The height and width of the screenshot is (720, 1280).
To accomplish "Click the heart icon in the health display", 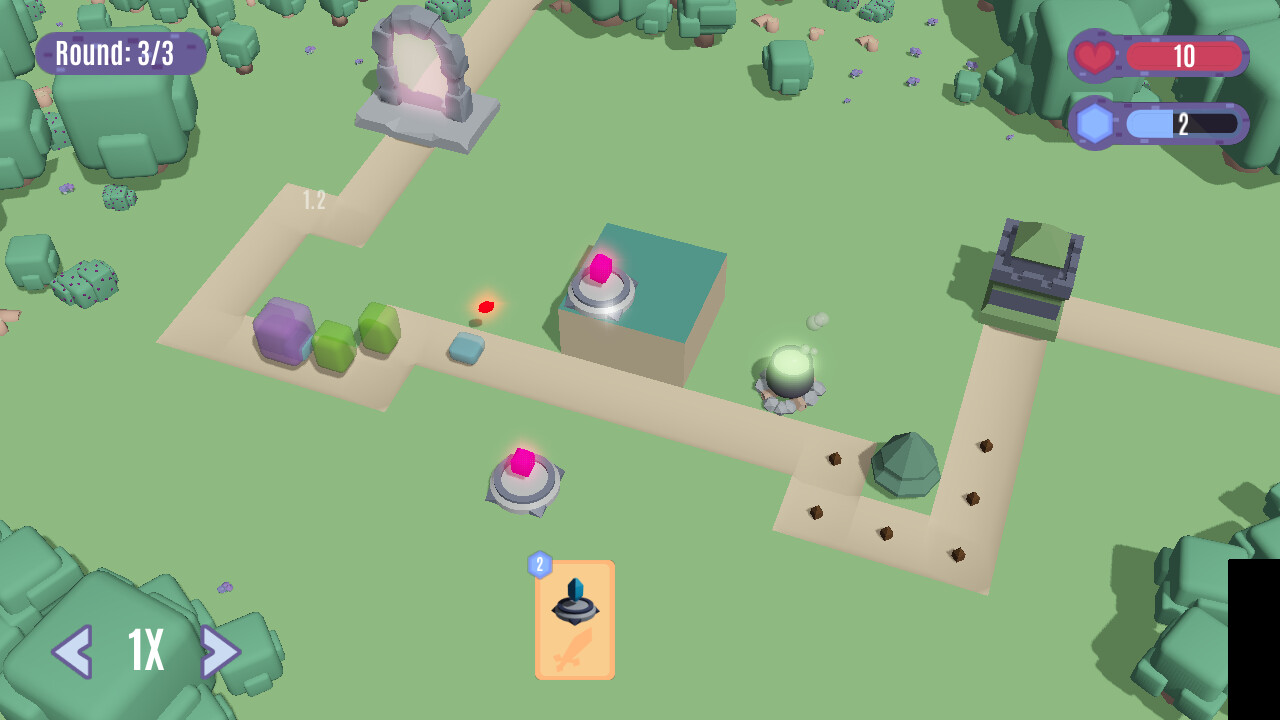I will pyautogui.click(x=1094, y=55).
